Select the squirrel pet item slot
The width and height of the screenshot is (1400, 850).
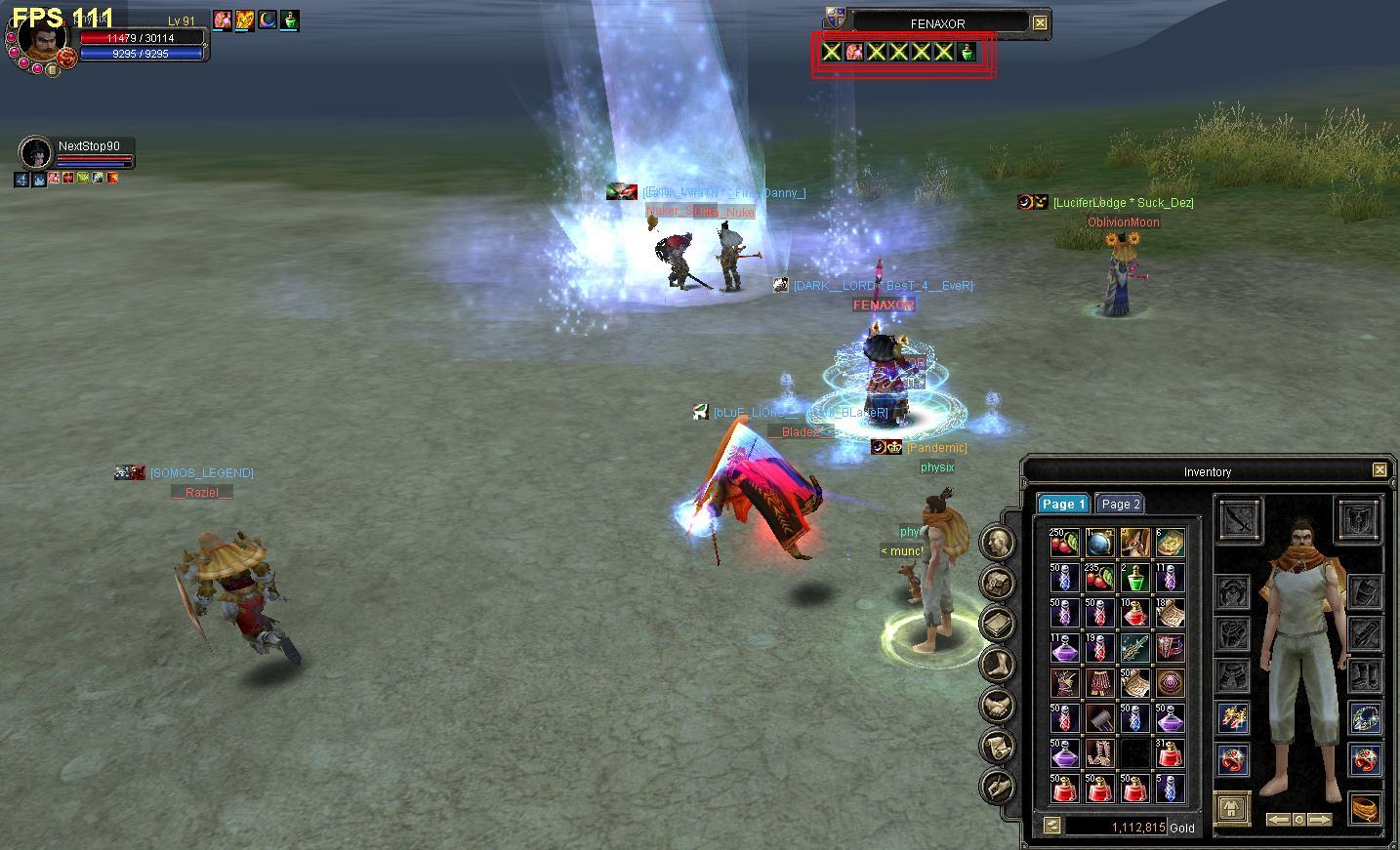click(x=1133, y=543)
